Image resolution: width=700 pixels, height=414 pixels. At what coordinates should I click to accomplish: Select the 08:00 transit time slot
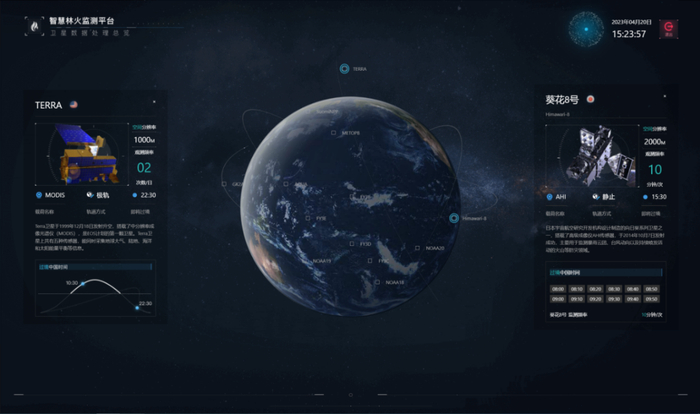click(557, 288)
